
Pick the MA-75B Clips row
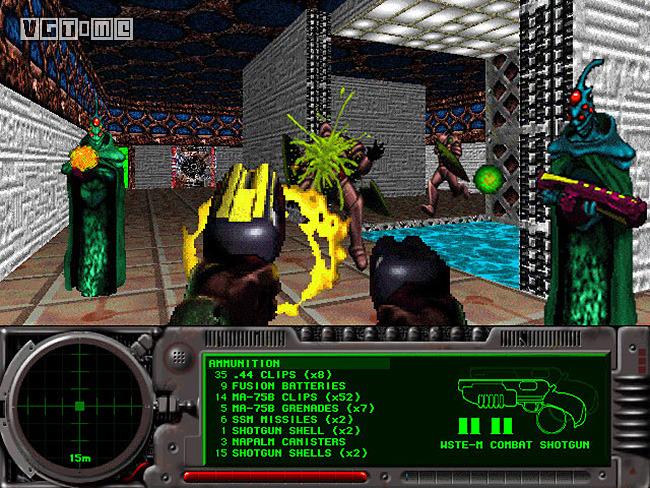tap(277, 396)
